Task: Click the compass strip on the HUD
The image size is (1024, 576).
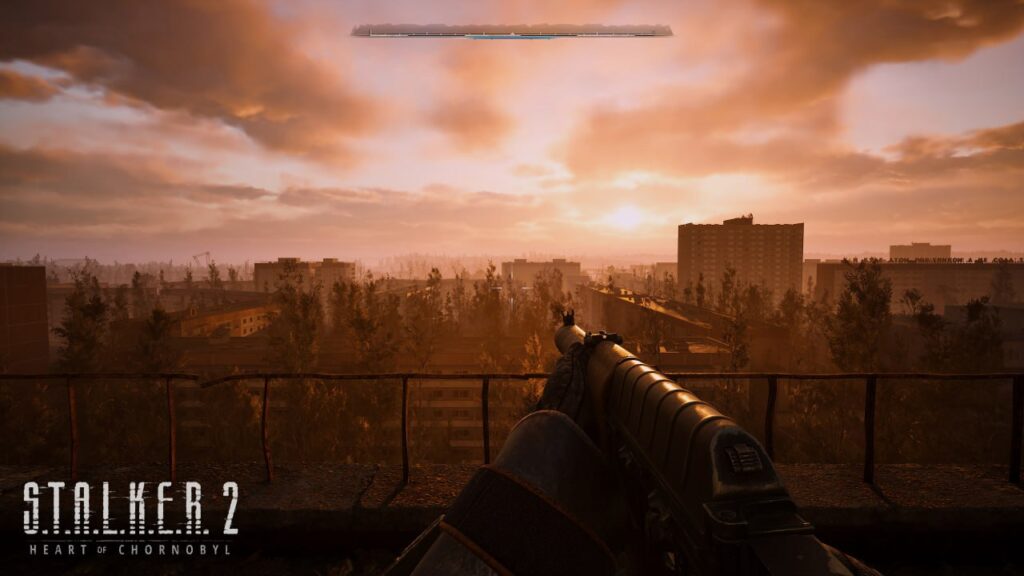Action: point(512,31)
